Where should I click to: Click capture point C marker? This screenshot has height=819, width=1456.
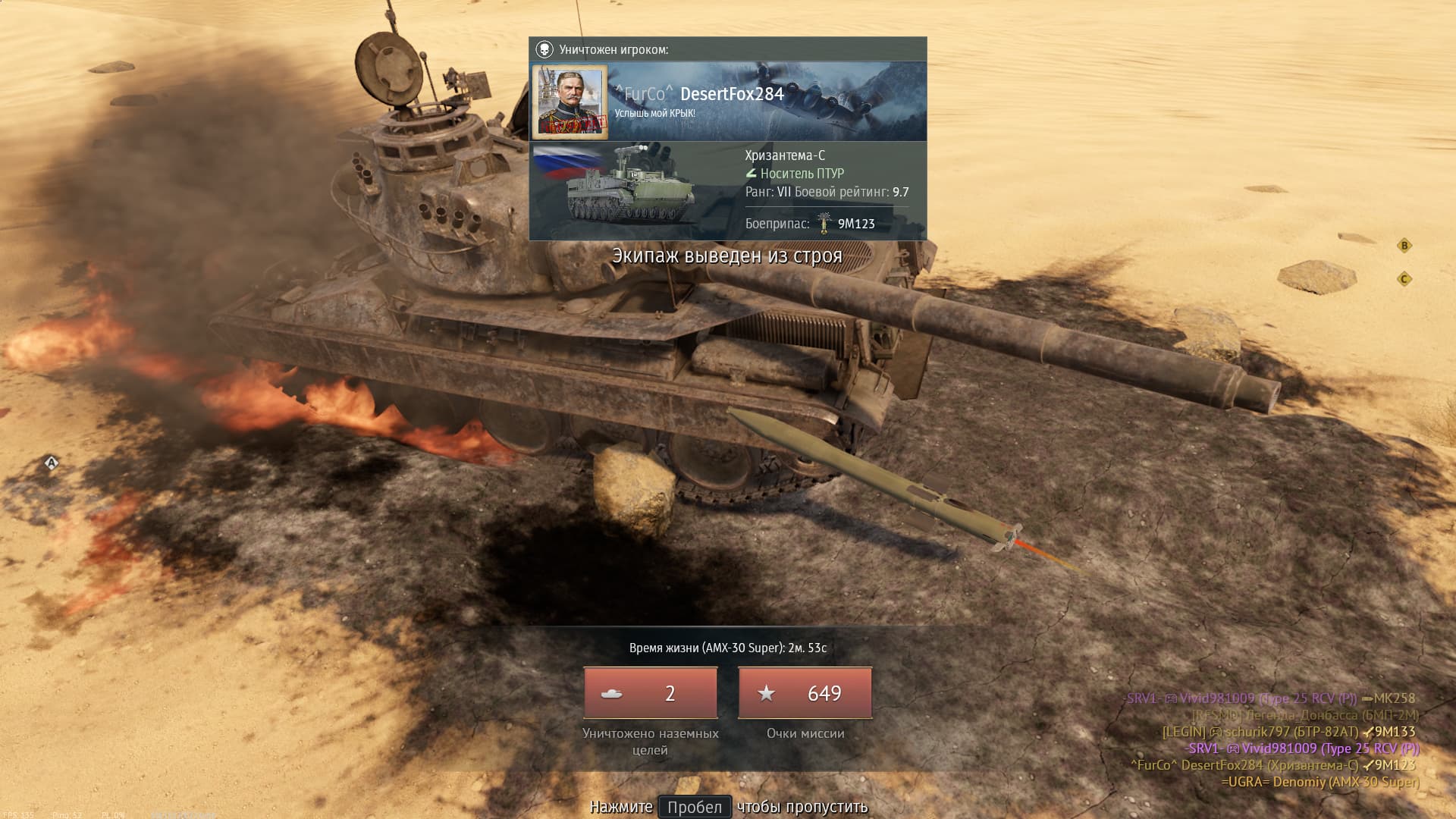(x=1404, y=279)
